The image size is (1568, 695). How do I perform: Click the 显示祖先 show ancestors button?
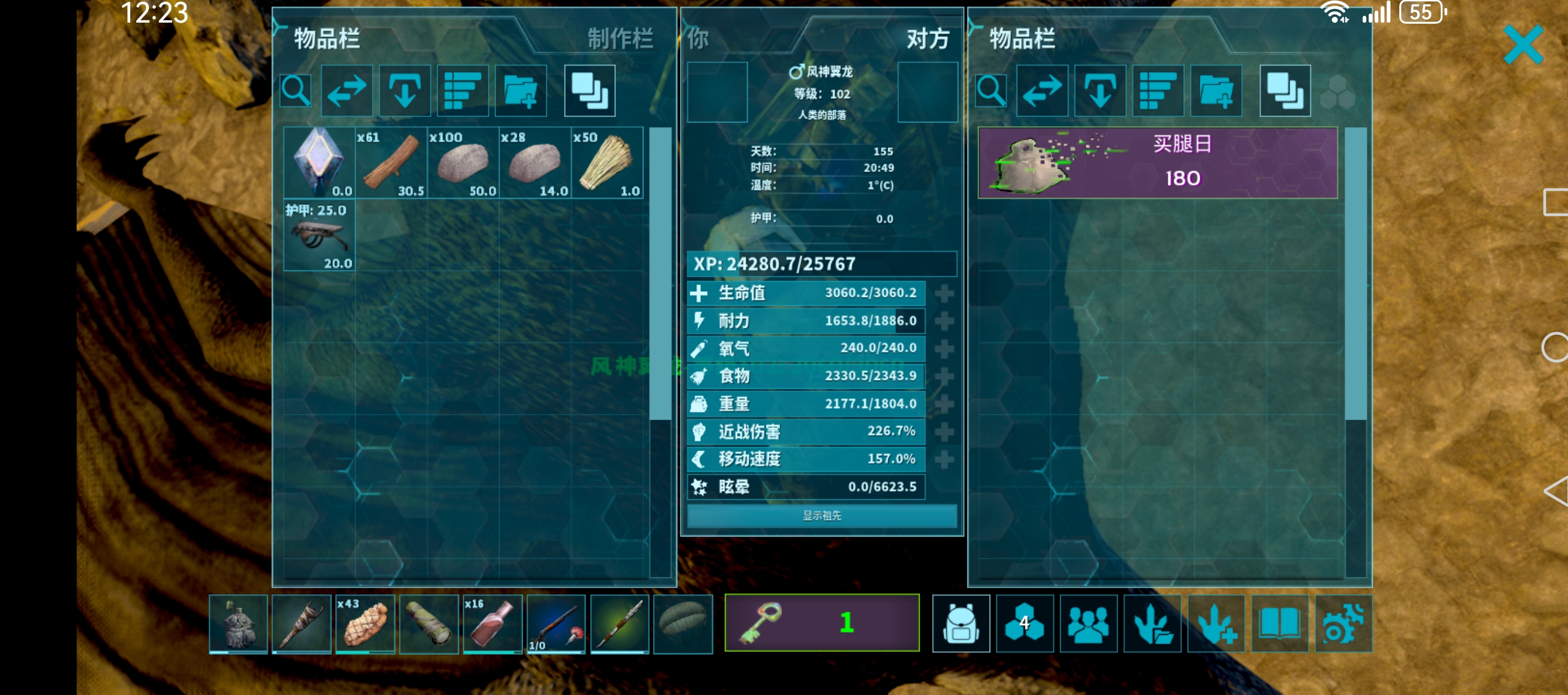point(821,516)
